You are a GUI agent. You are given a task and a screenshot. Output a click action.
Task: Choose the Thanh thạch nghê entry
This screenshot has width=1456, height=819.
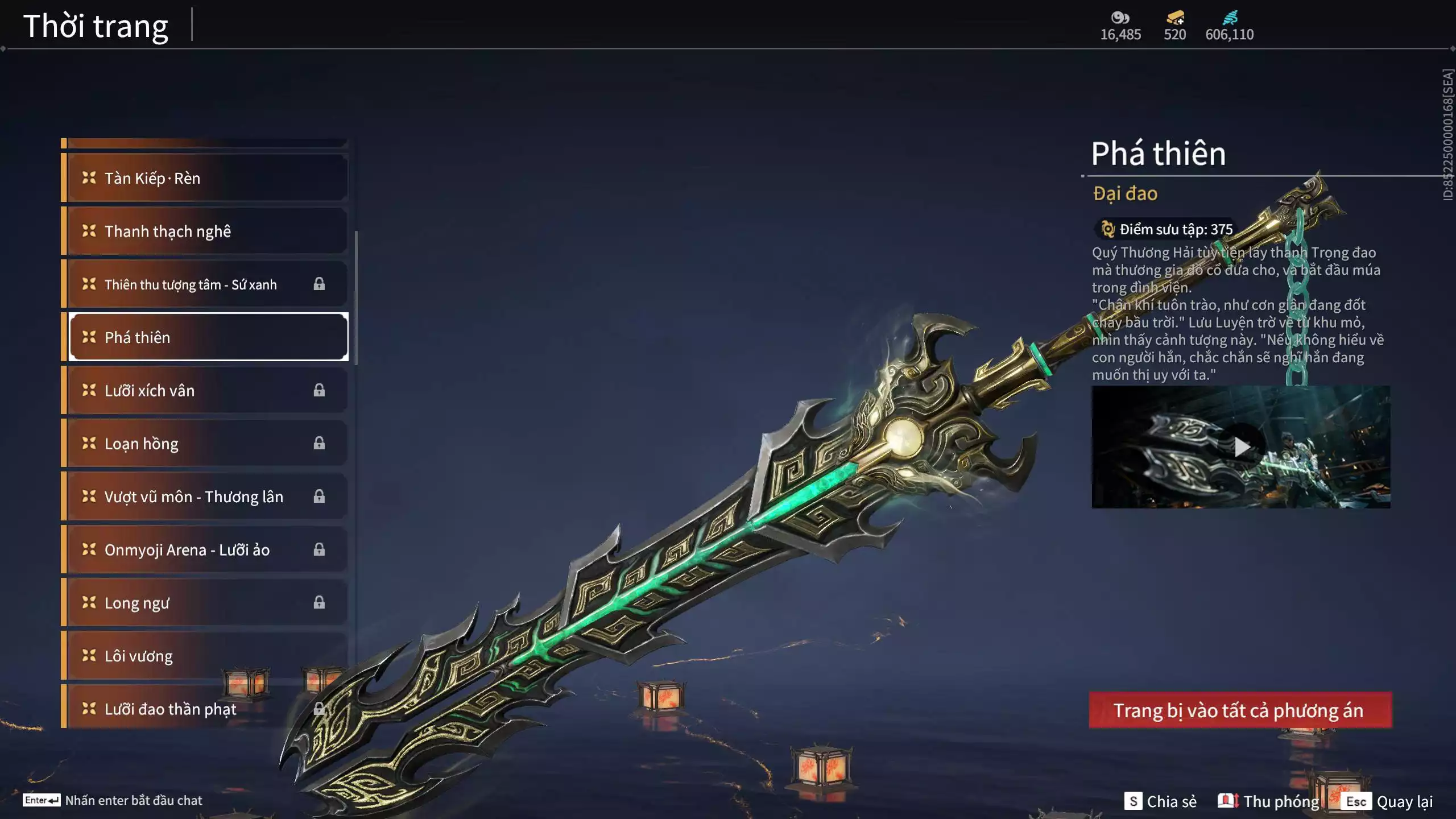click(x=205, y=231)
